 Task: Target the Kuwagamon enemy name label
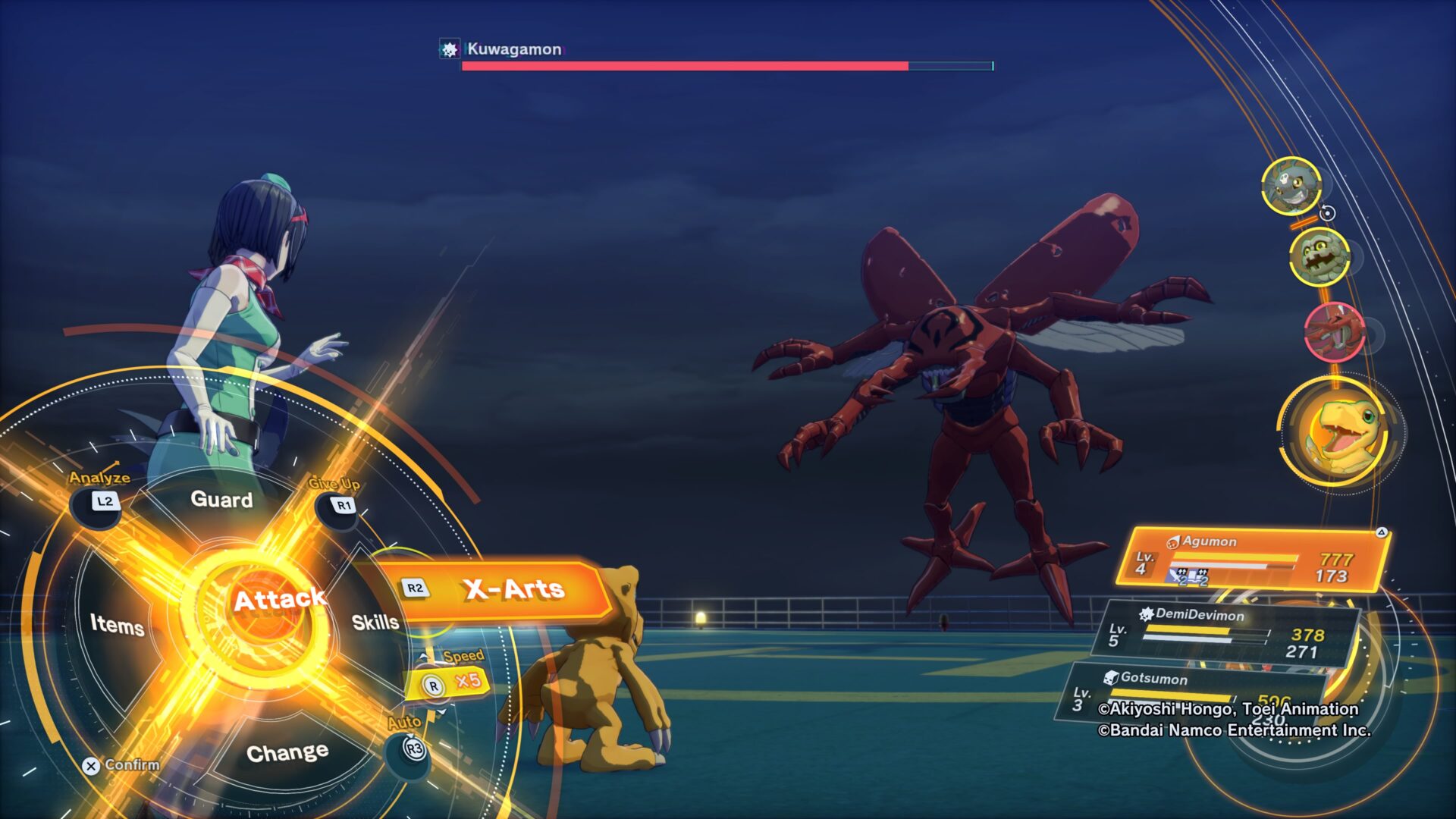tap(513, 49)
